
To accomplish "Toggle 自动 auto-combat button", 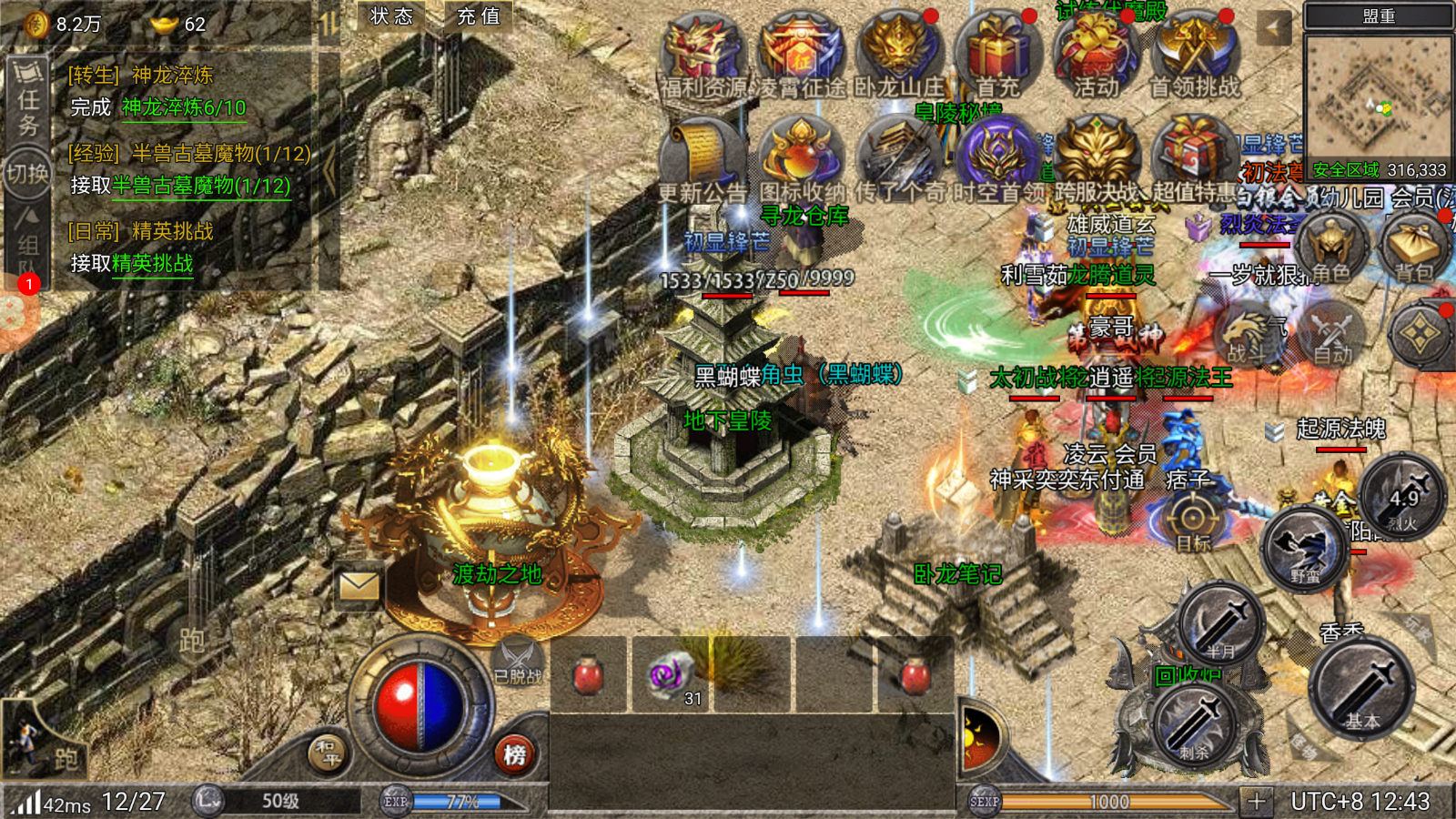I will click(x=1332, y=335).
